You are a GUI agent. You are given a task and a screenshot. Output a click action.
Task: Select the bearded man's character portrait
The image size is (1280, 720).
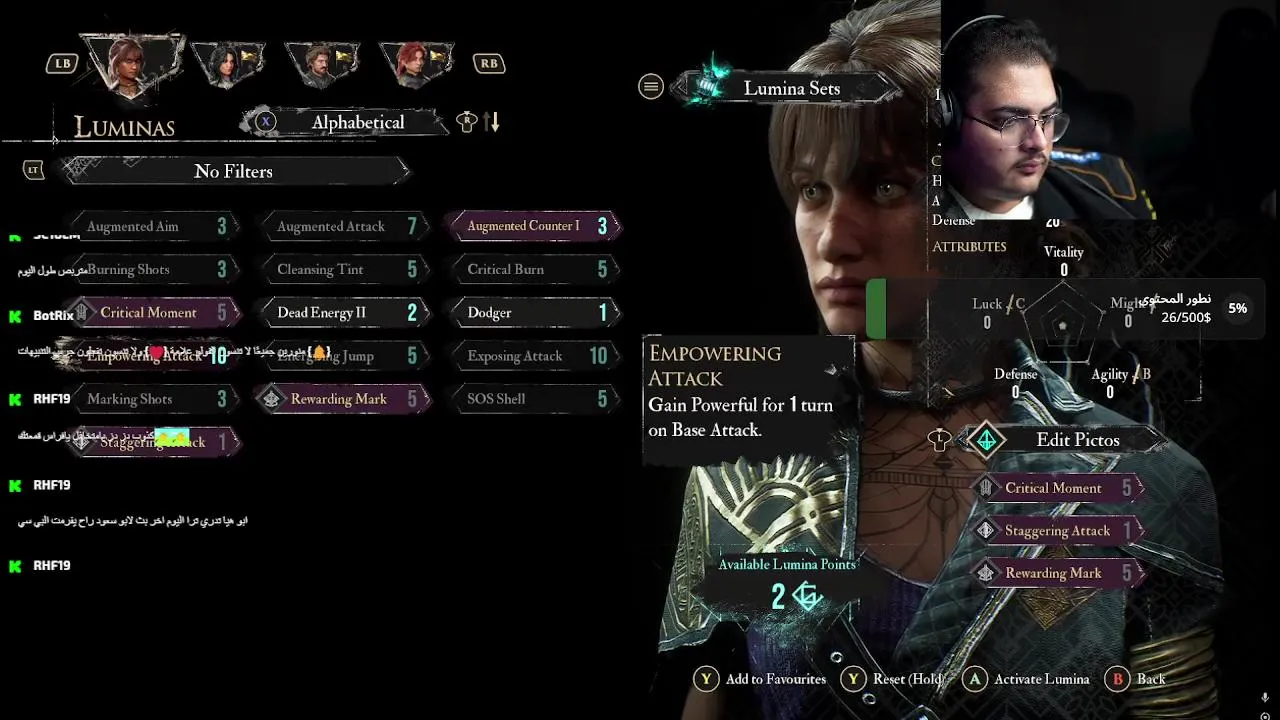(322, 63)
